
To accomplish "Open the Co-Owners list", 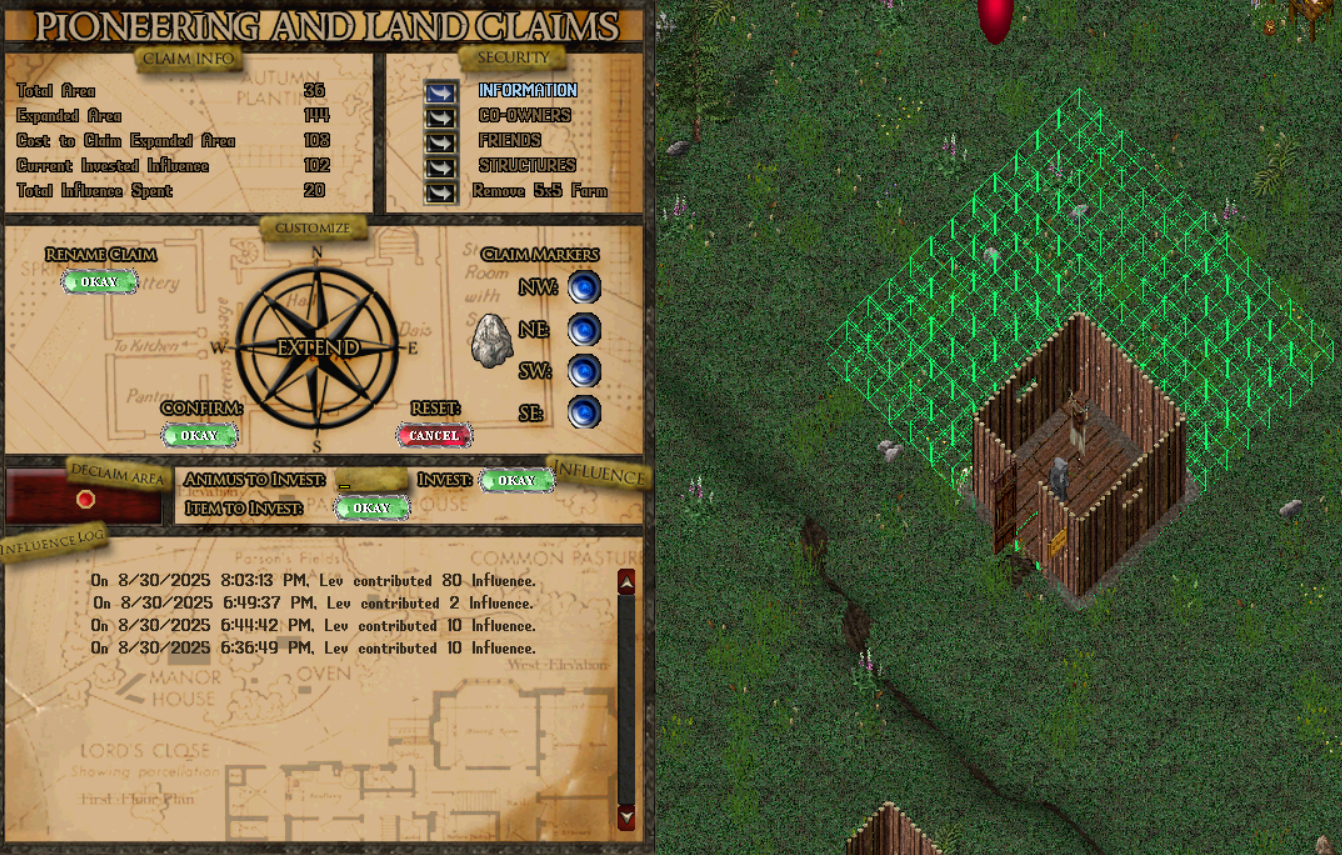I will coord(441,117).
